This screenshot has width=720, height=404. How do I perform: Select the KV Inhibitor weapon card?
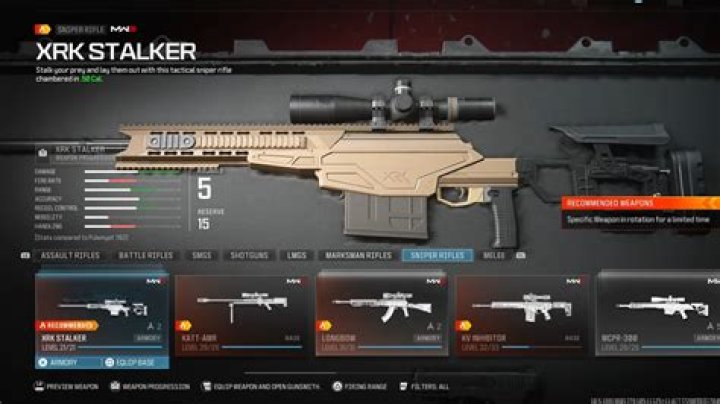tap(520, 310)
